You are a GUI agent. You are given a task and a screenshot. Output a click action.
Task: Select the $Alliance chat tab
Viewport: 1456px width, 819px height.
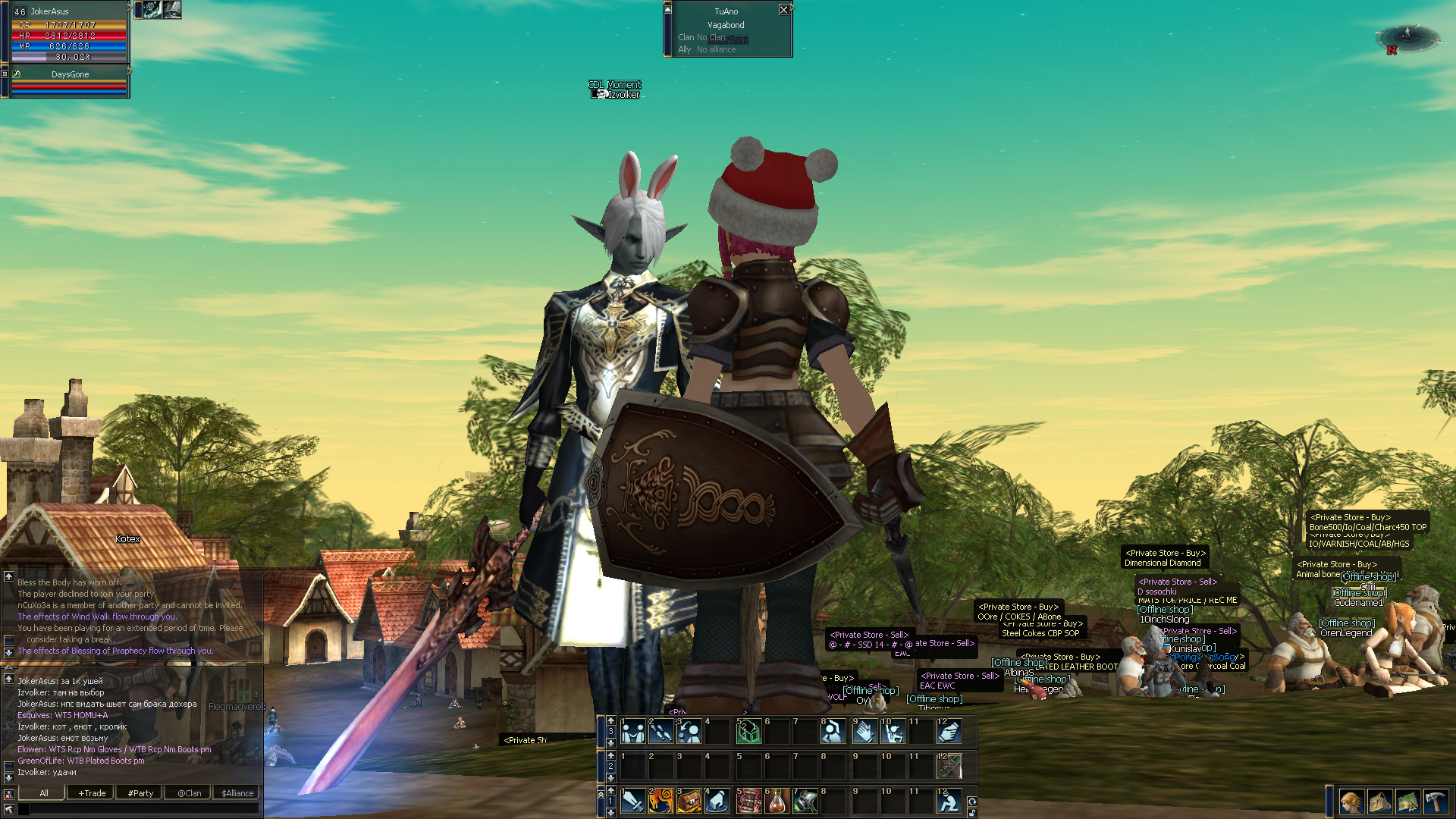coord(237,793)
